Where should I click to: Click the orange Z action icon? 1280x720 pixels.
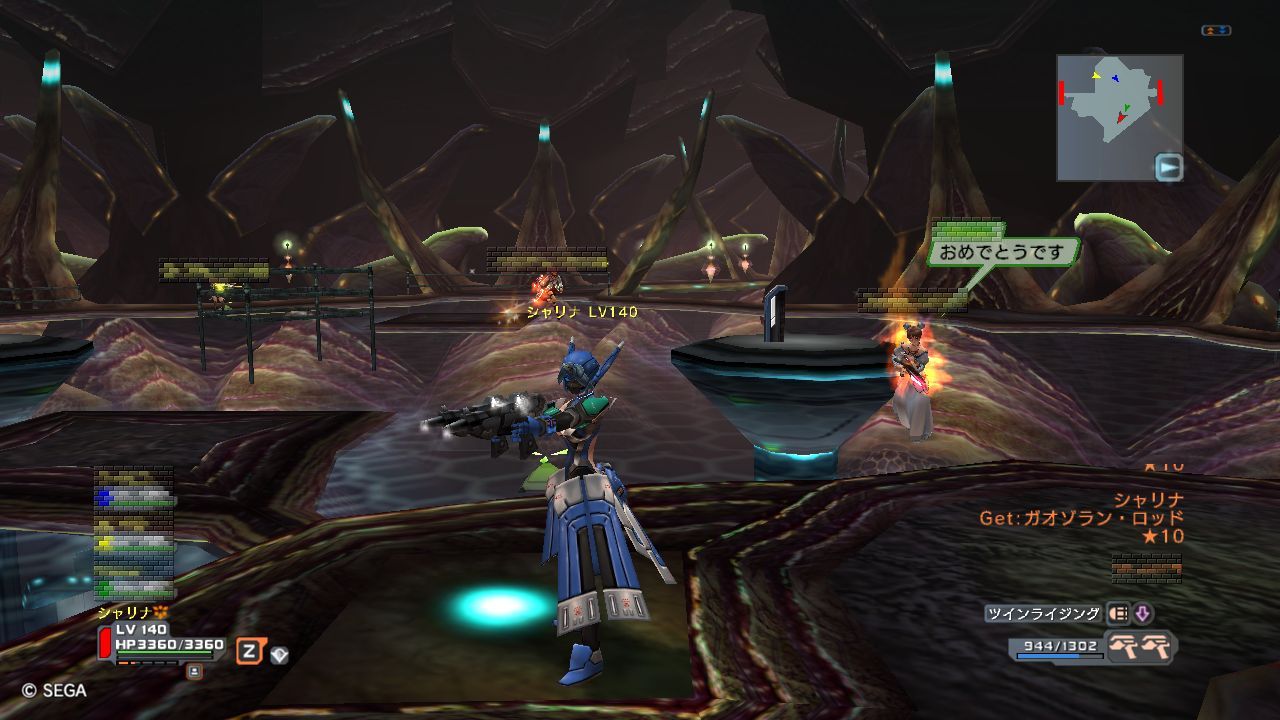coord(249,652)
